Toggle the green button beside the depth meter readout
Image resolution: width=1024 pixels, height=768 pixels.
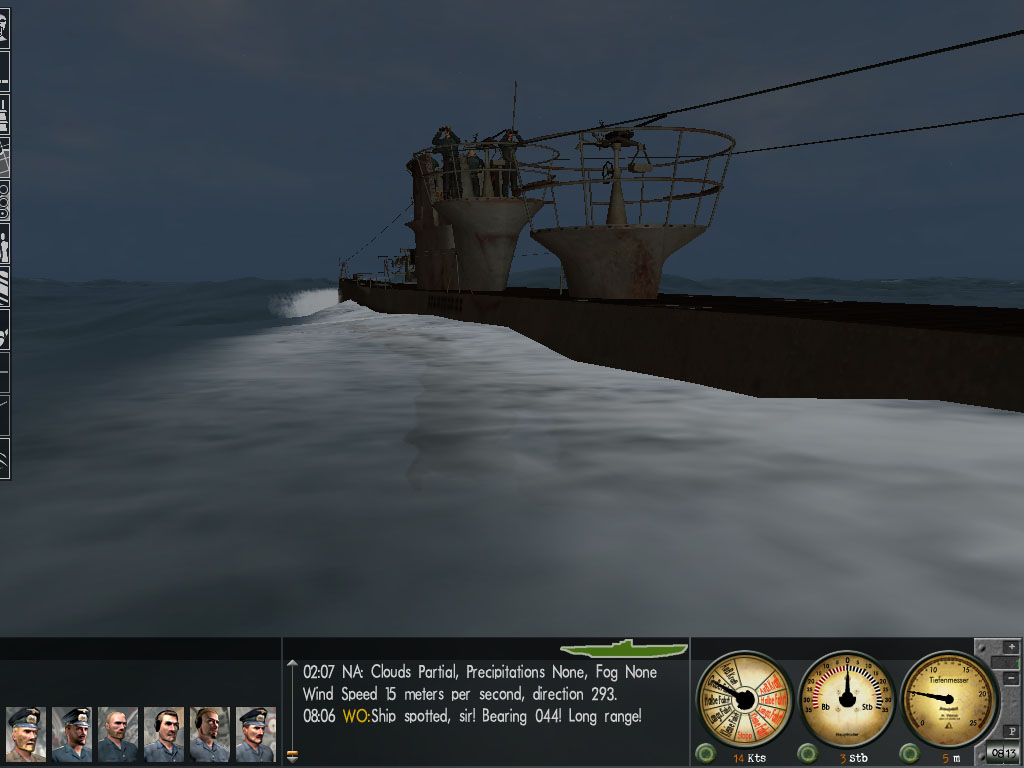tap(910, 753)
